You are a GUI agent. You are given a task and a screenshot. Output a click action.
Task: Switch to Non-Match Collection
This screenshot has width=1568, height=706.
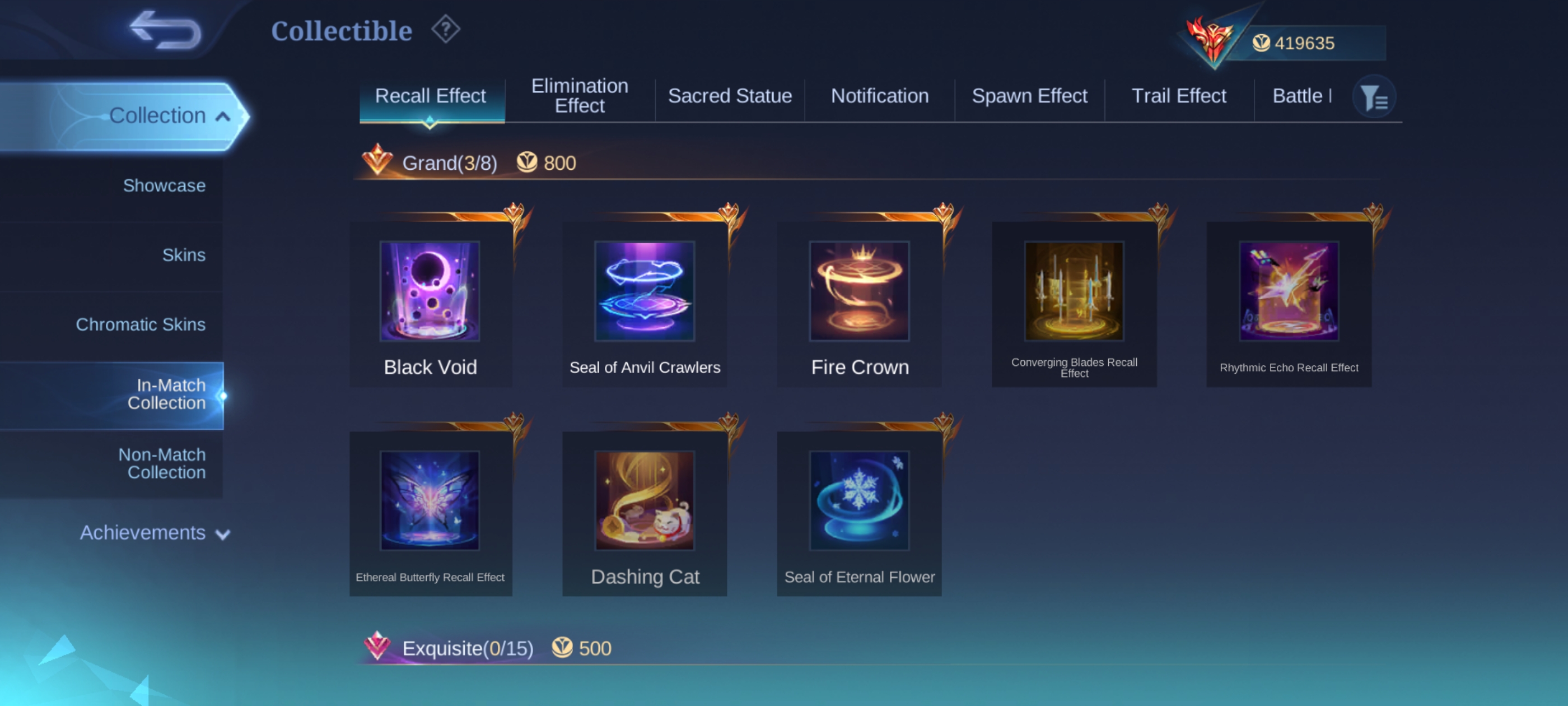(x=162, y=463)
